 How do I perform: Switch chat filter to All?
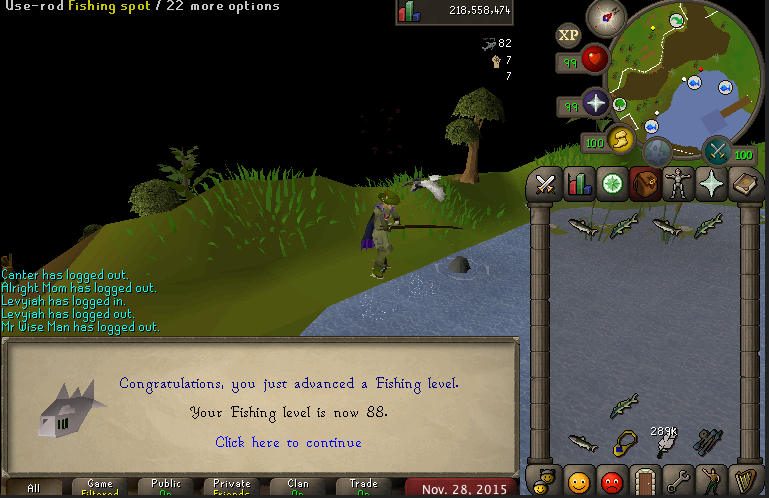pyautogui.click(x=34, y=488)
